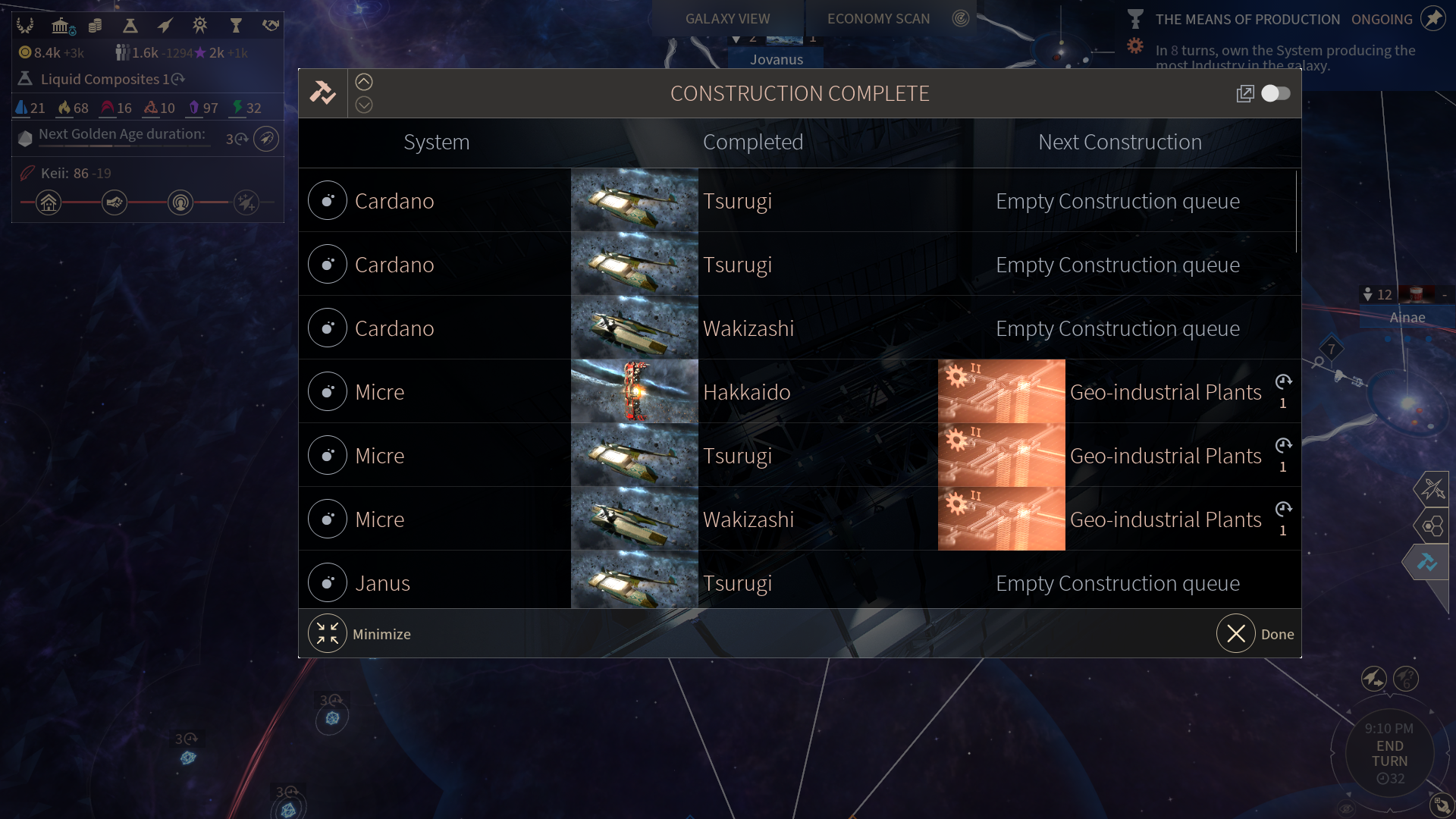Open the Janus system row
The image size is (1456, 819).
coord(383,582)
